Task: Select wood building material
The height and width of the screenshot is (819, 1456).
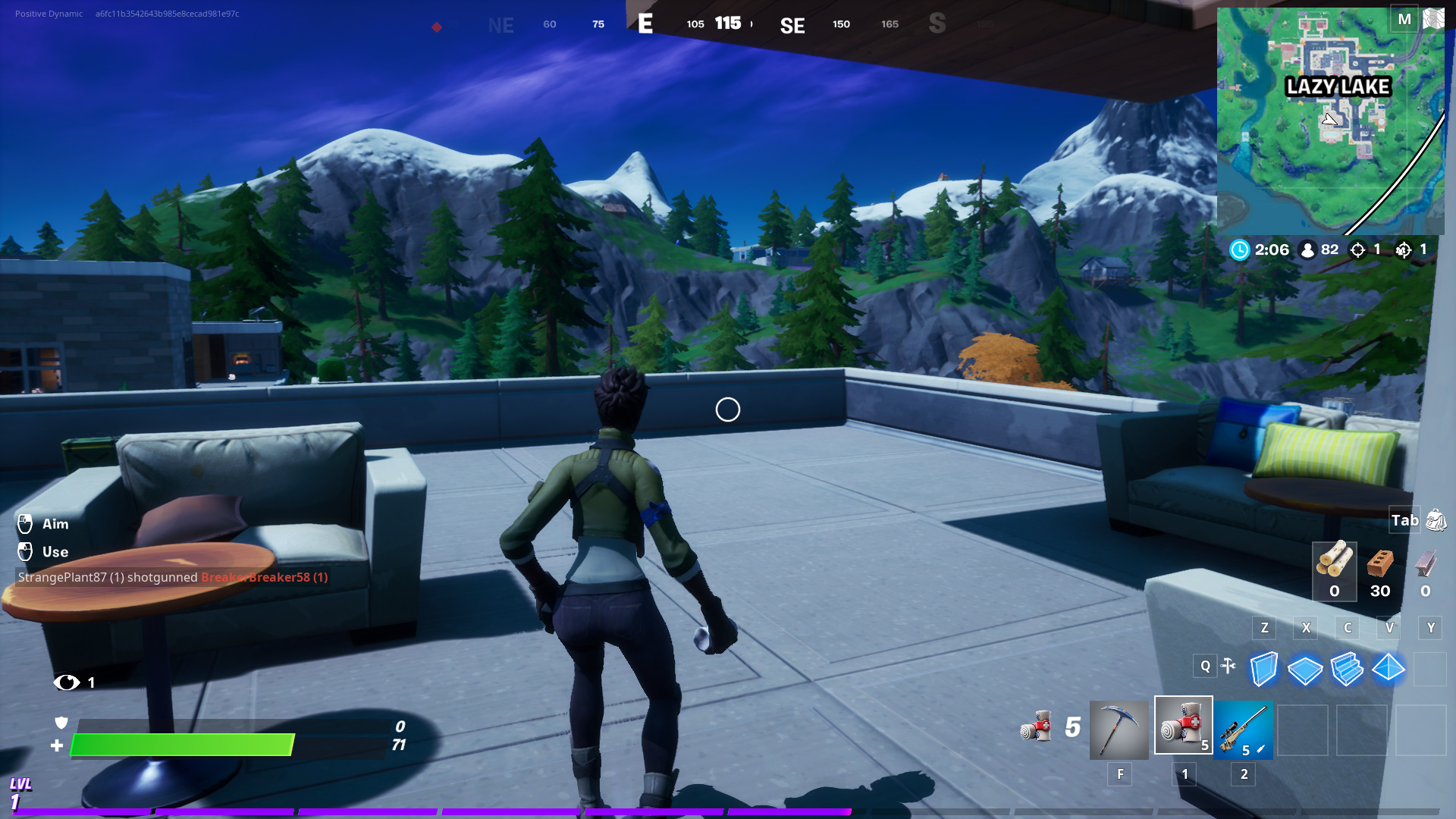Action: 1334,570
